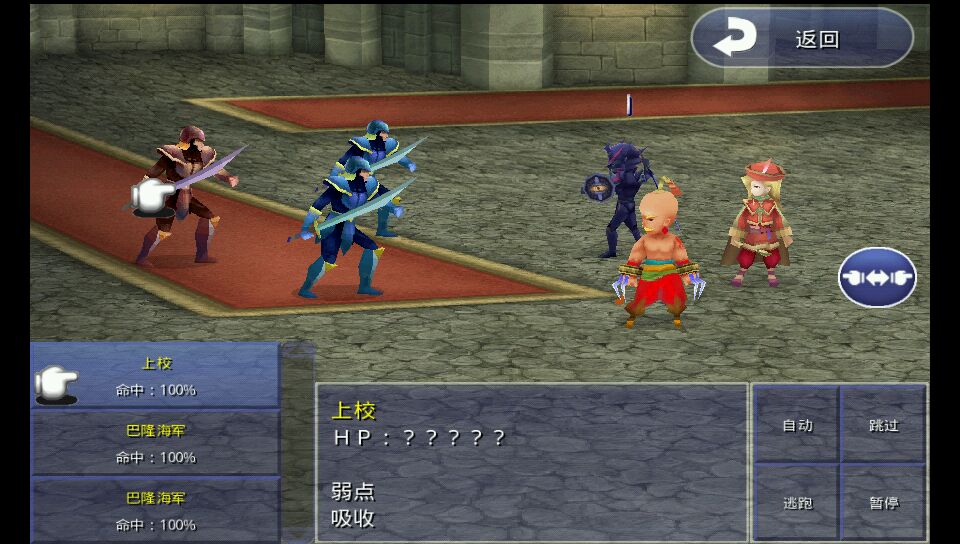Tap the 返回 back button
This screenshot has width=960, height=544.
[x=802, y=39]
